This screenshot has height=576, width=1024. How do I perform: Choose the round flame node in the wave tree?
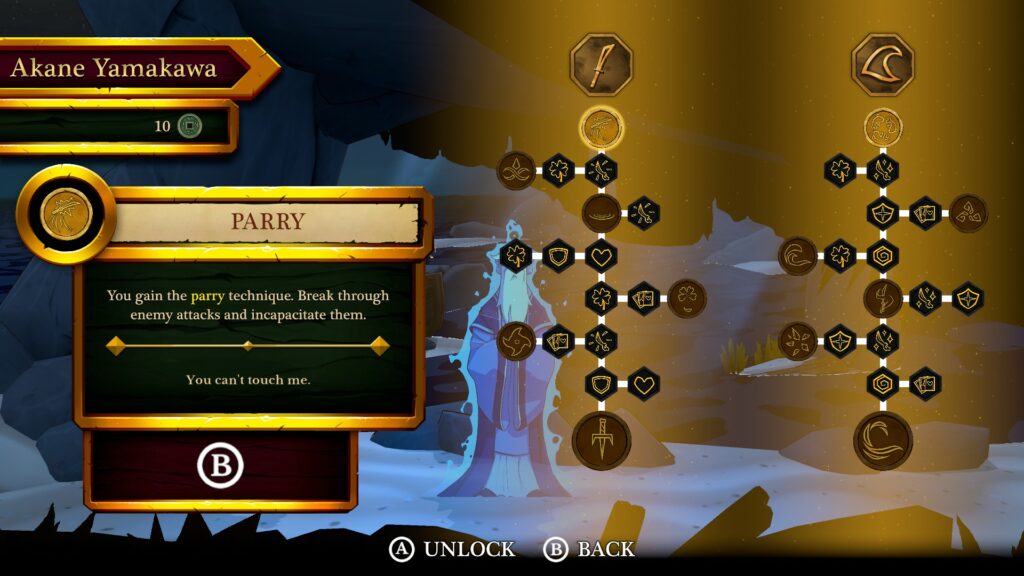[883, 298]
